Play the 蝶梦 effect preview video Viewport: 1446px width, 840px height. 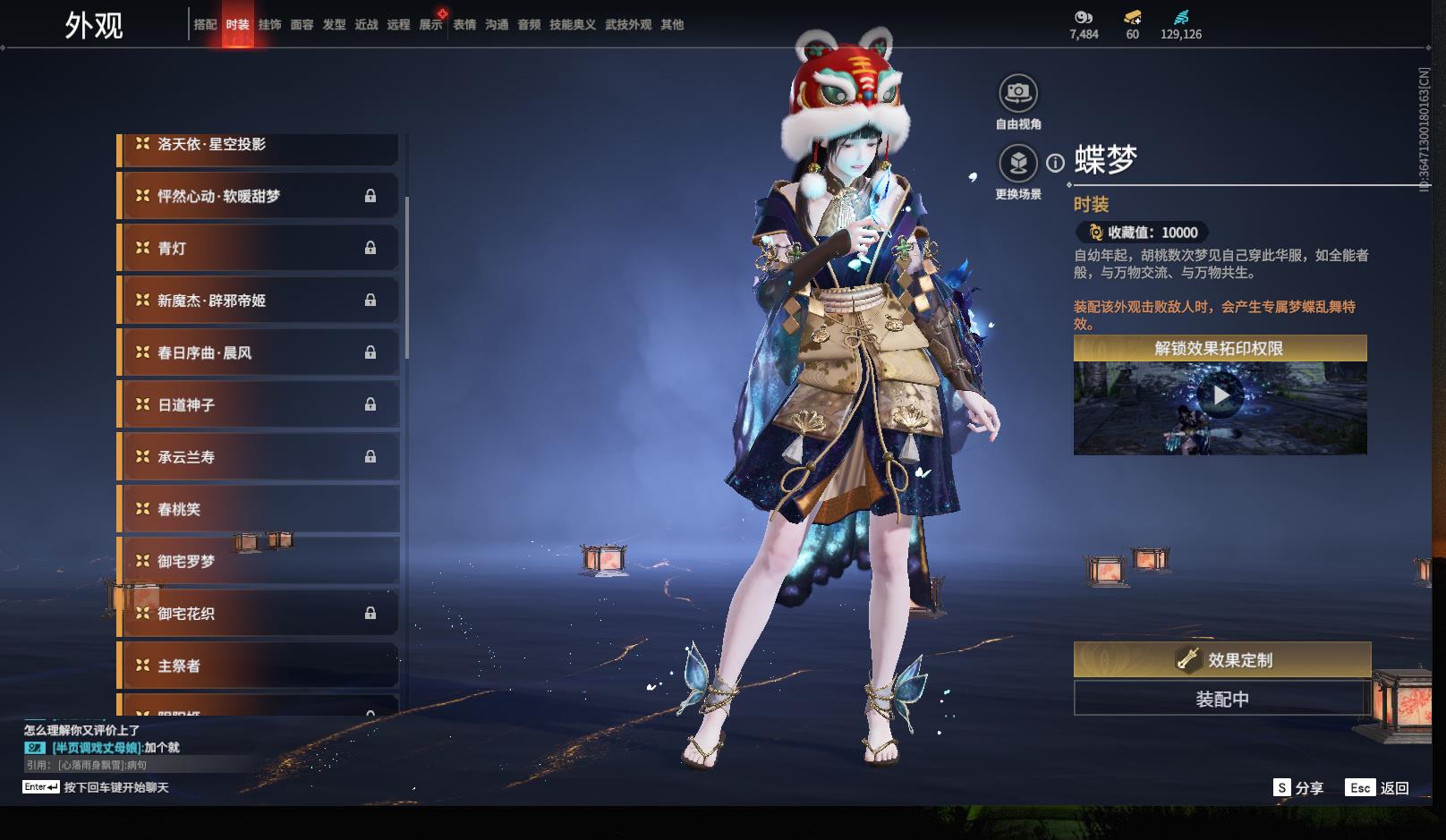pyautogui.click(x=1221, y=395)
